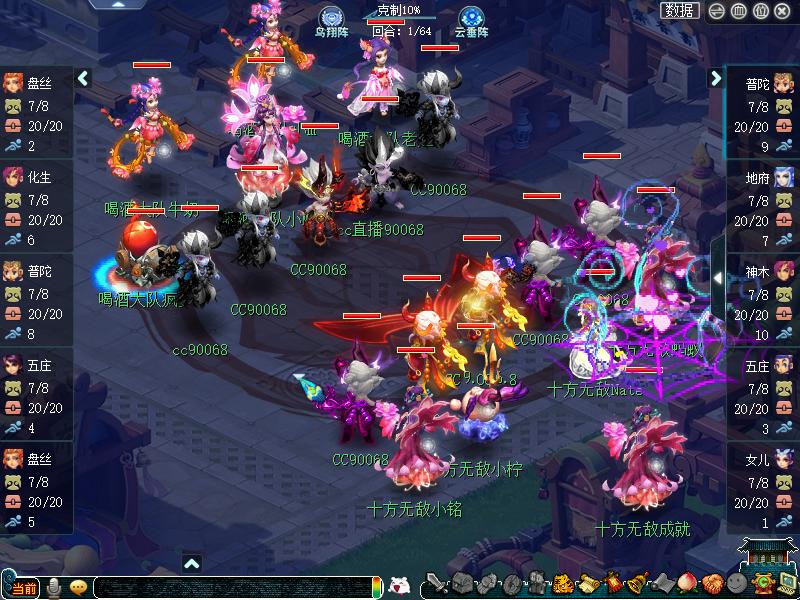Open the 数据 battle data panel
The image size is (800, 600).
680,10
